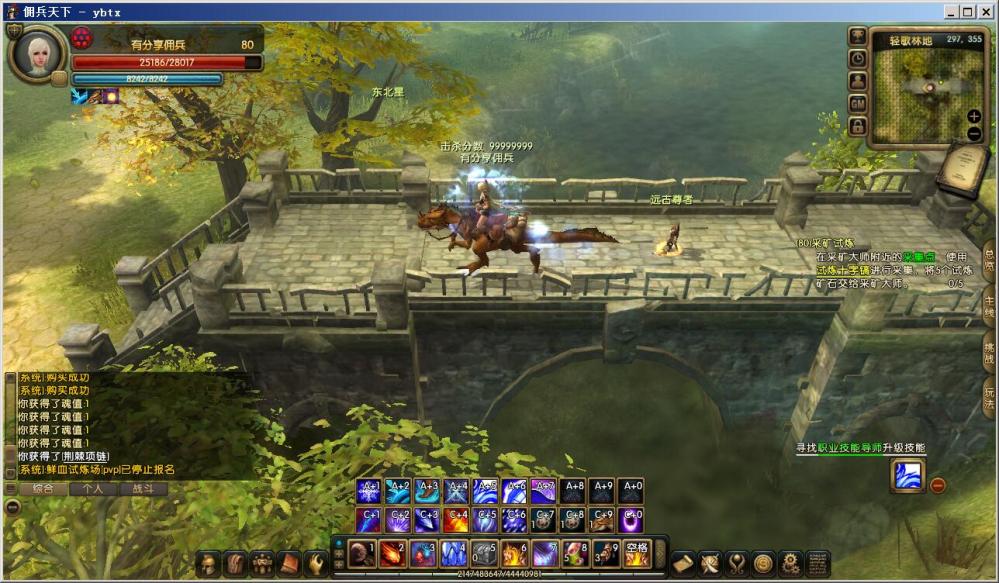
Task: Use the ice crystal skill in slot 4
Action: (453, 553)
